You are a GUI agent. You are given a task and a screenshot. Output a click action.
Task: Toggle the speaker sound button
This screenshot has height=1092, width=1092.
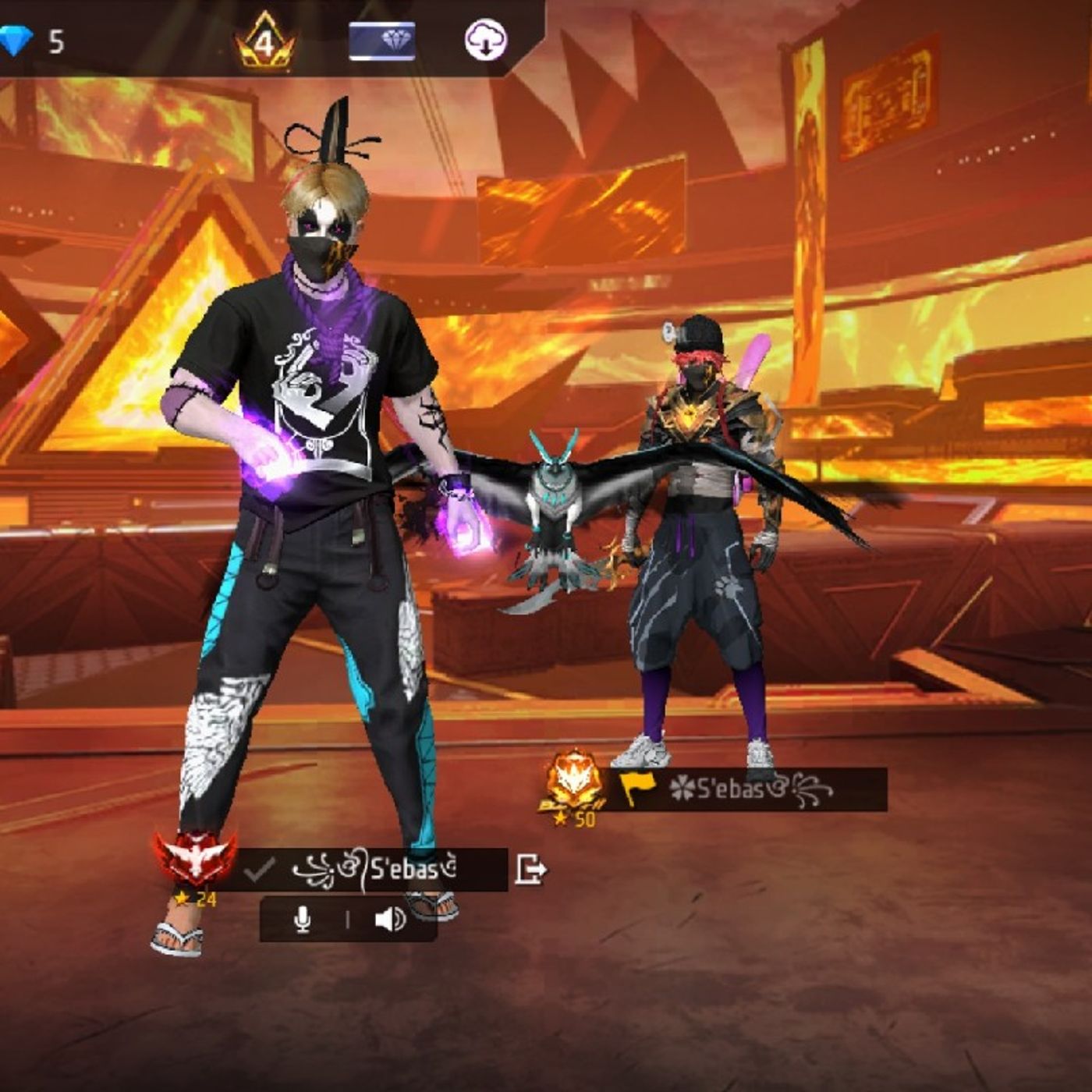[389, 920]
